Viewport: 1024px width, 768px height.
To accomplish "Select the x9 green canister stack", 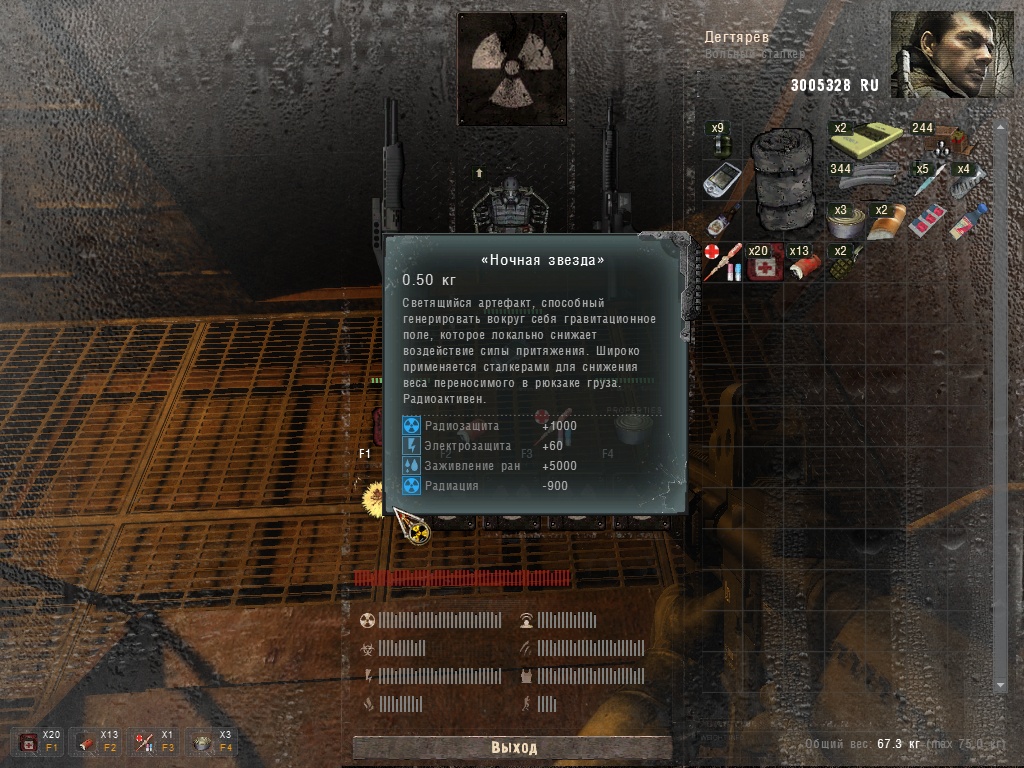I will [x=718, y=138].
